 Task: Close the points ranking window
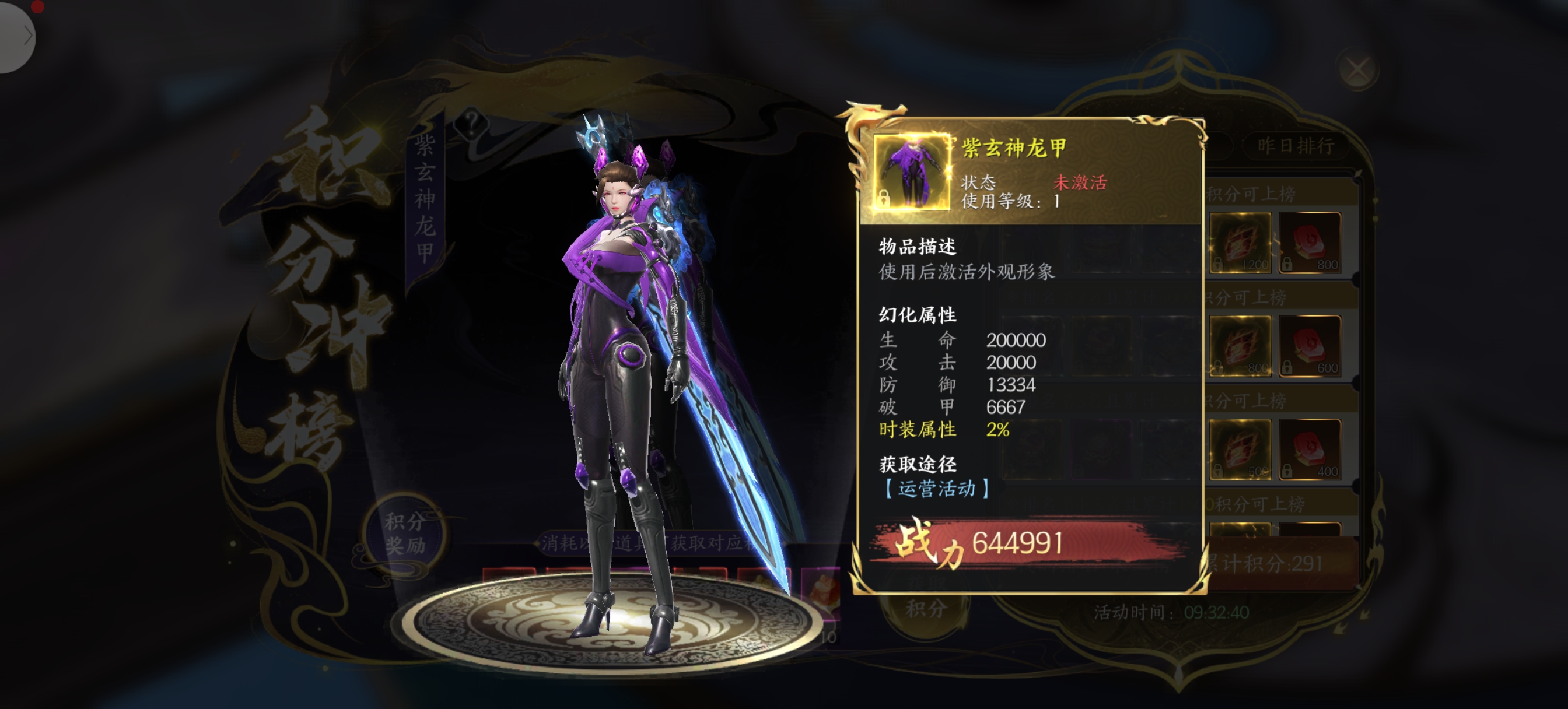(x=1357, y=69)
